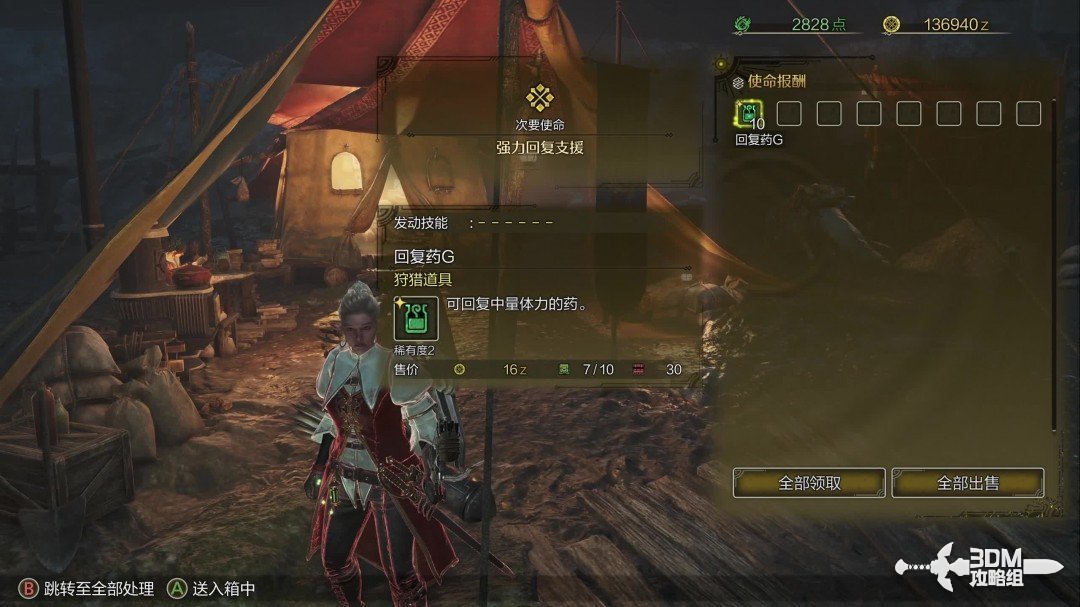This screenshot has height=607, width=1080.
Task: Sell all rewards with 全部出售
Action: point(967,483)
